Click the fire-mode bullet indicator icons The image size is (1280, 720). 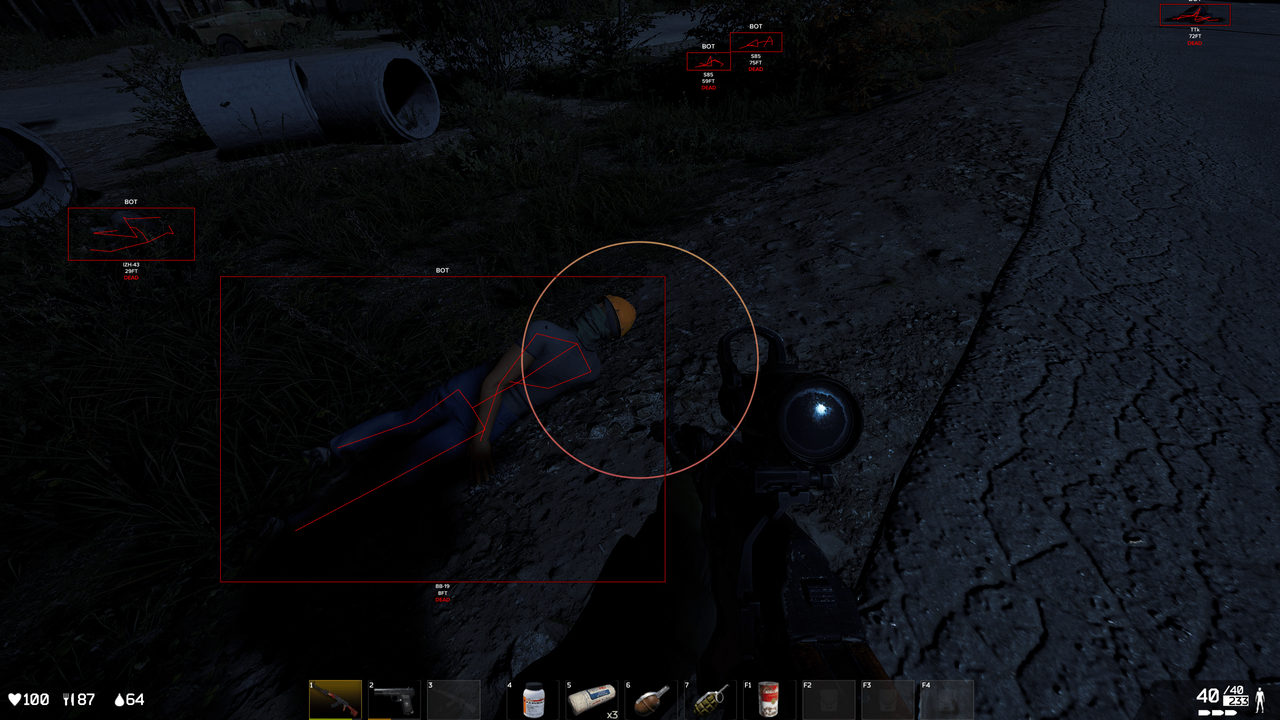(x=1217, y=712)
